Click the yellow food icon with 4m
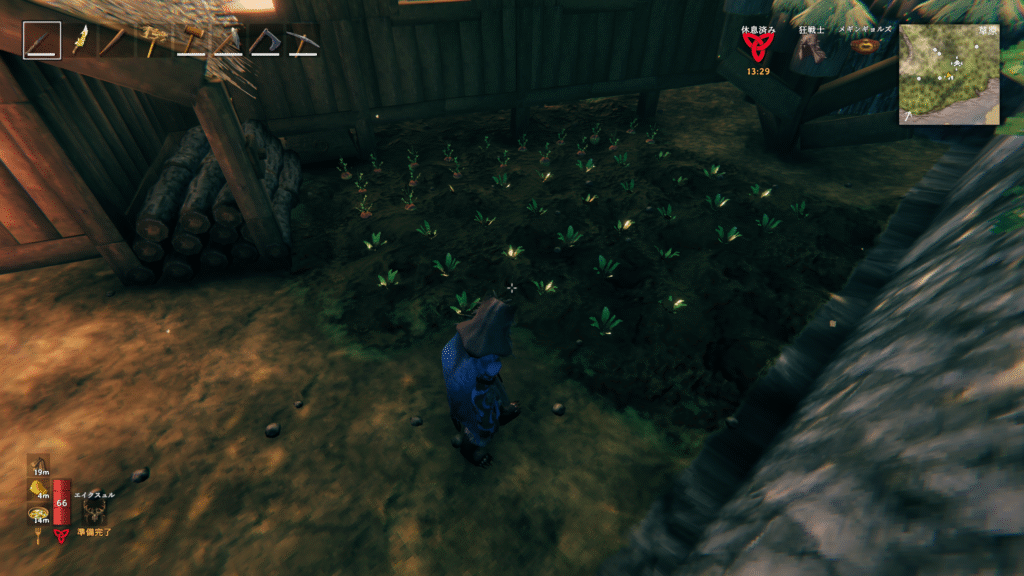This screenshot has height=576, width=1024. 39,488
